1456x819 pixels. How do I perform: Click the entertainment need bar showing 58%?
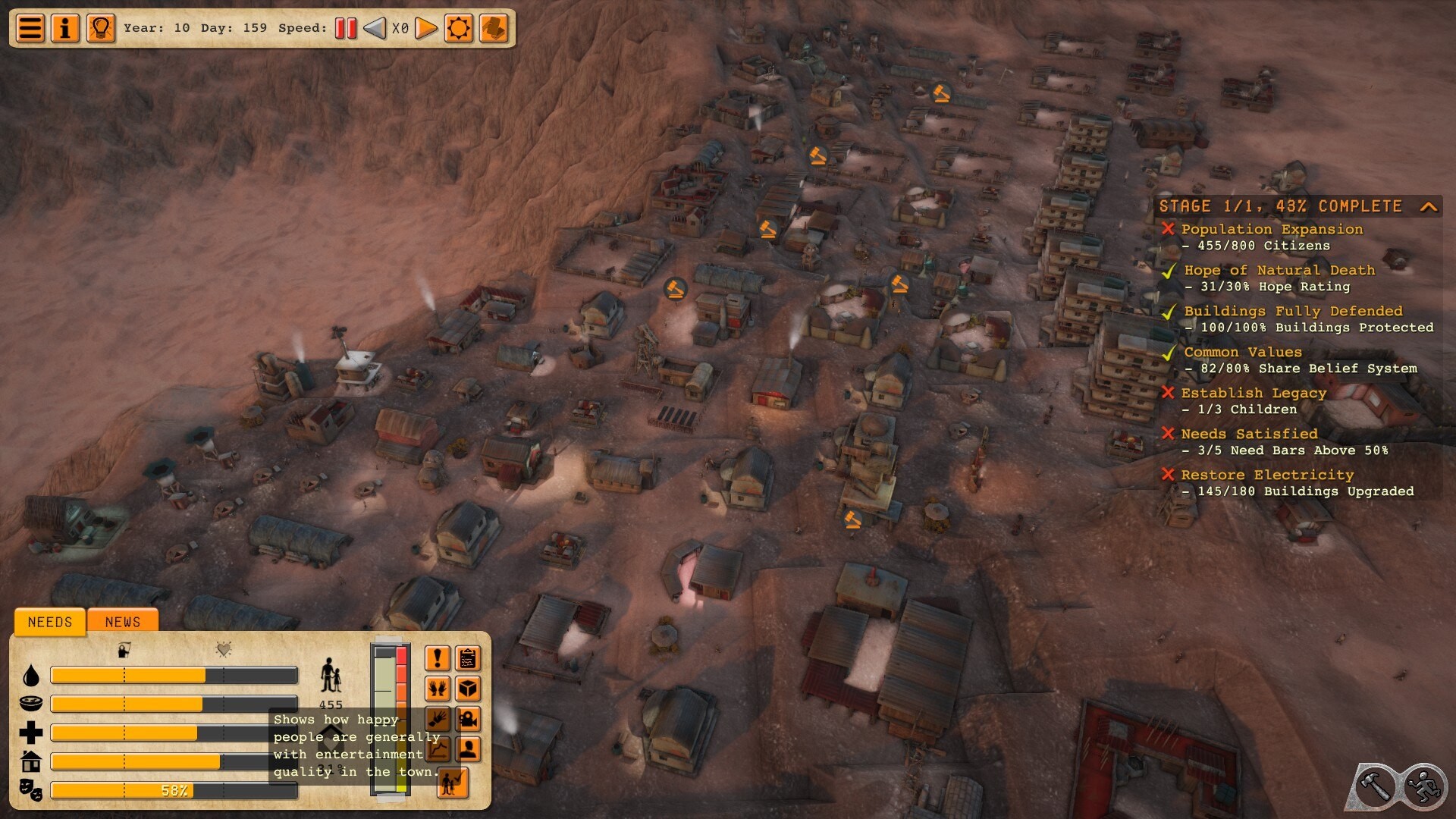click(x=173, y=789)
